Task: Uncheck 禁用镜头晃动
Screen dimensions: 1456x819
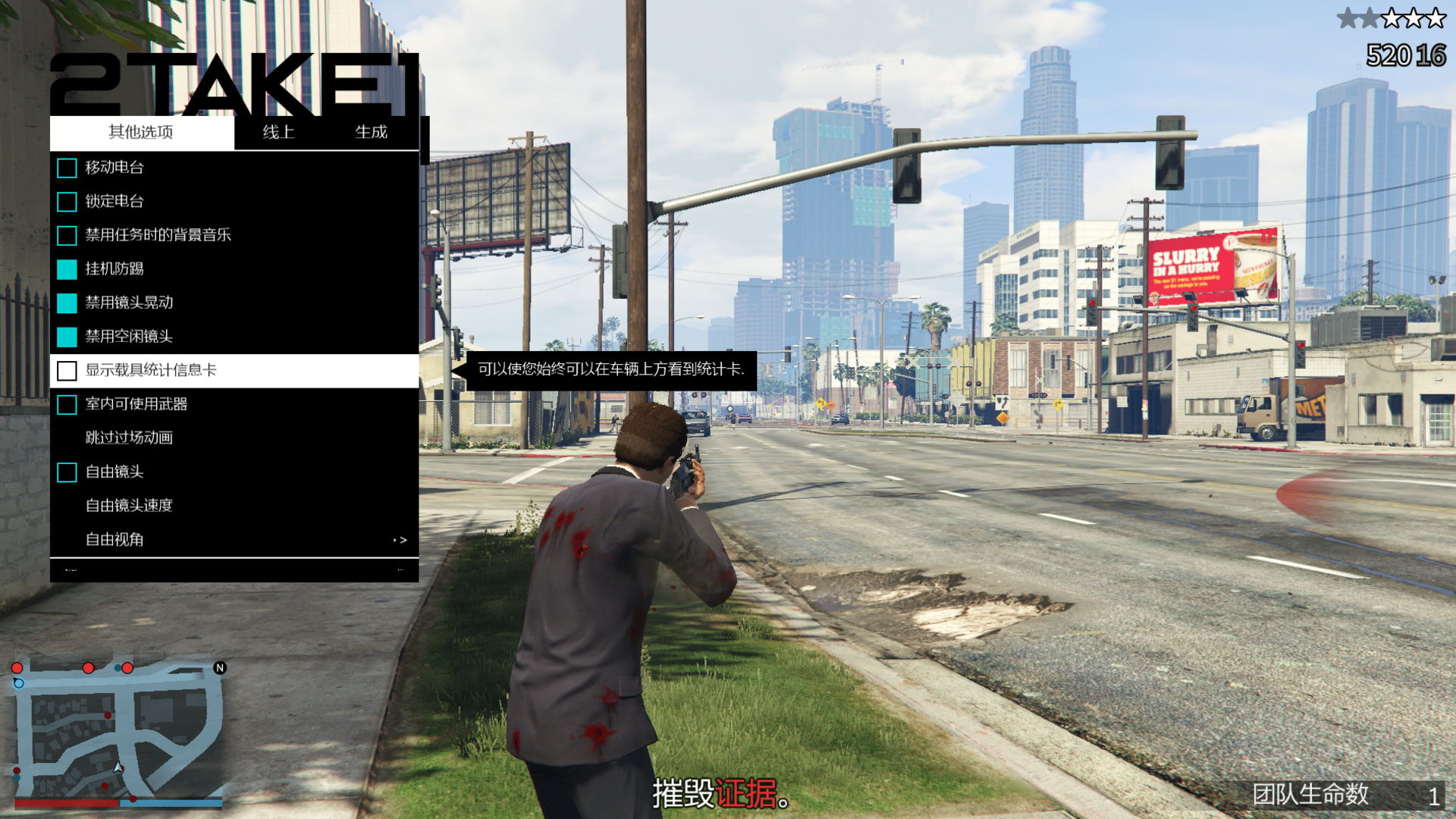Action: click(67, 303)
